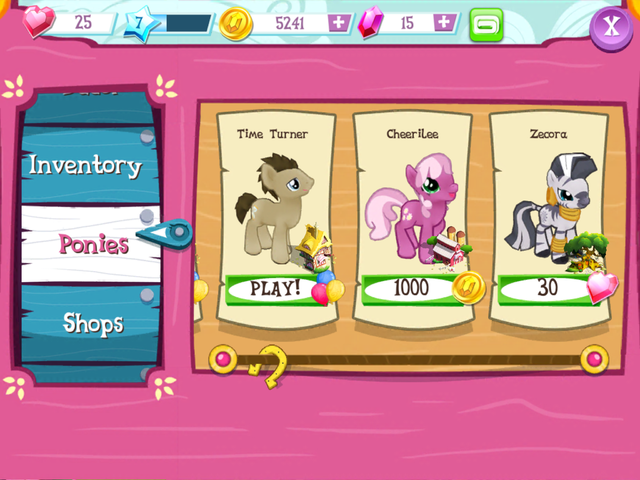Click the golden horseshoe scrollbar handle
This screenshot has width=640, height=480.
coord(268,366)
